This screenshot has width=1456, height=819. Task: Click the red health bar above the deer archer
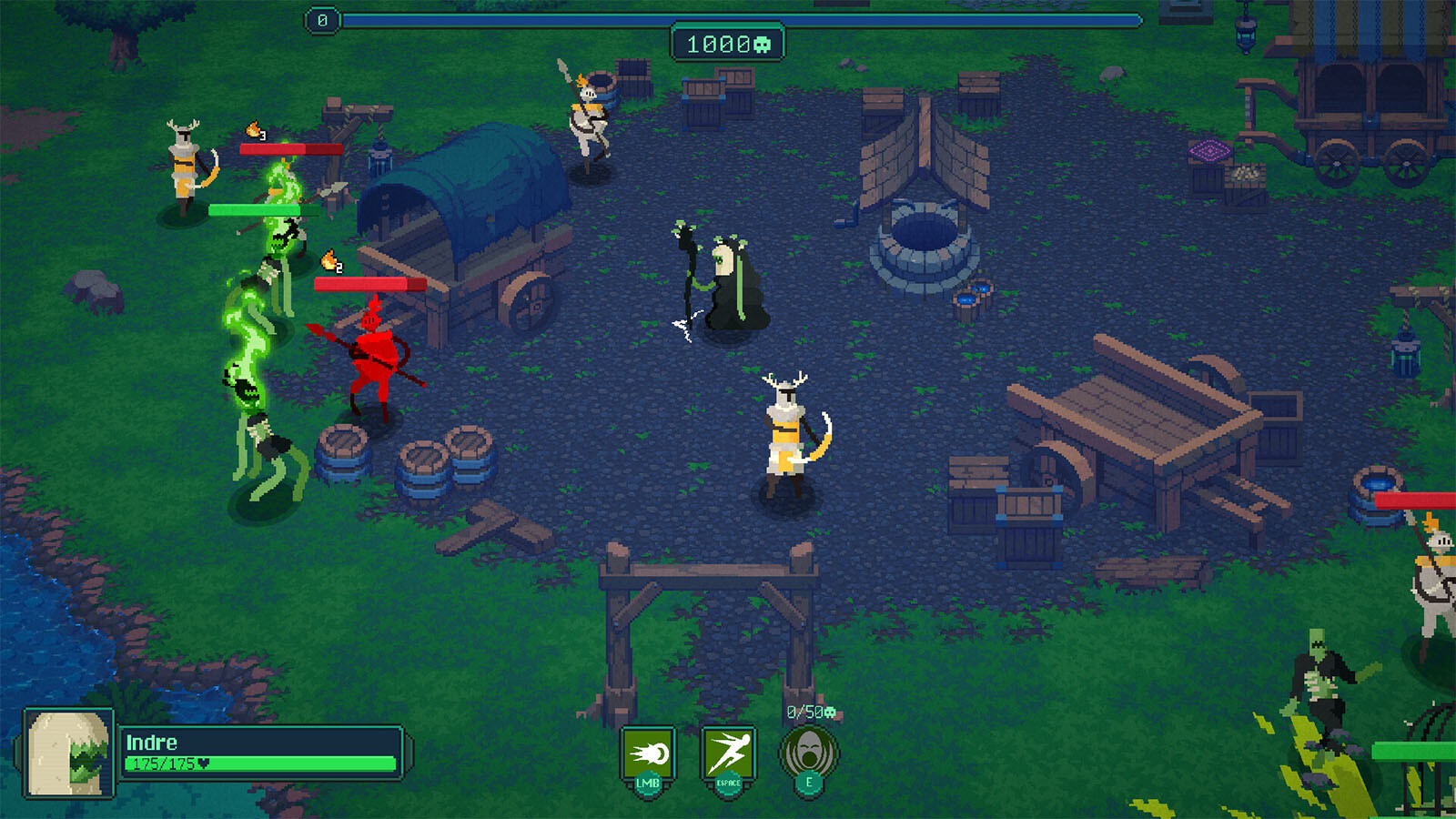pos(289,147)
